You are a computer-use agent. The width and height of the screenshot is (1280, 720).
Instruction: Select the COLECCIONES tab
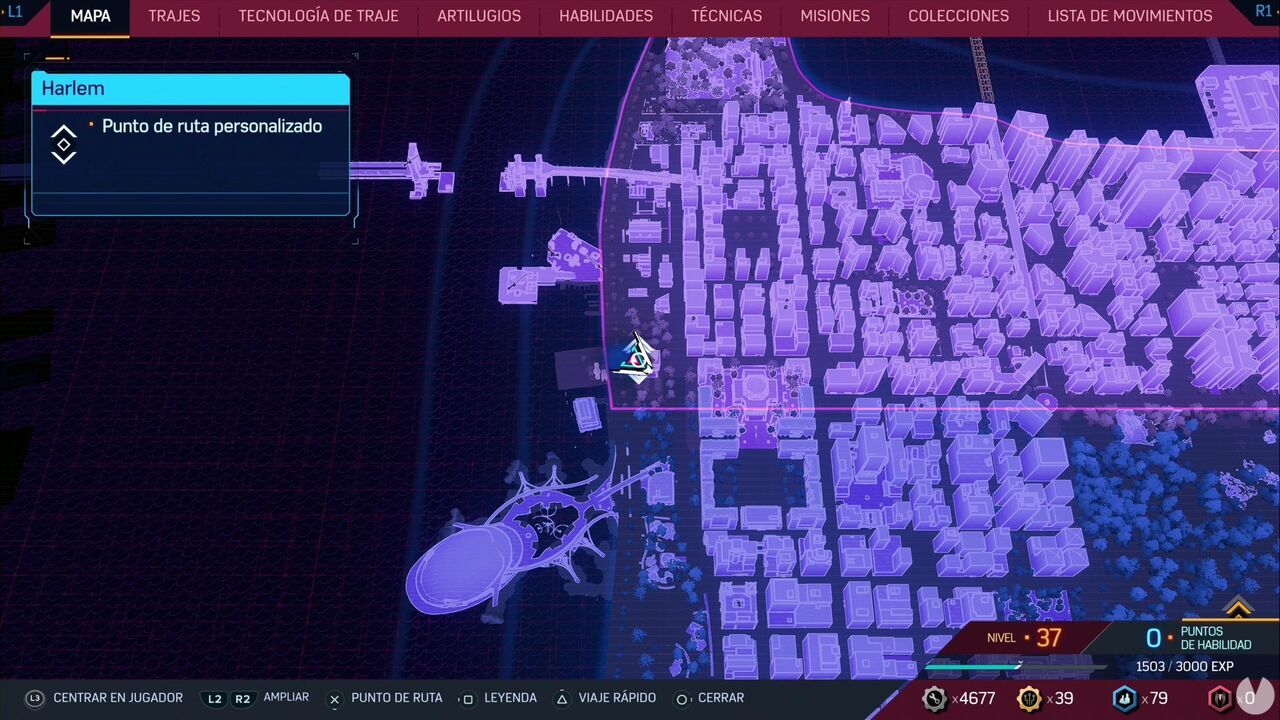pos(958,16)
